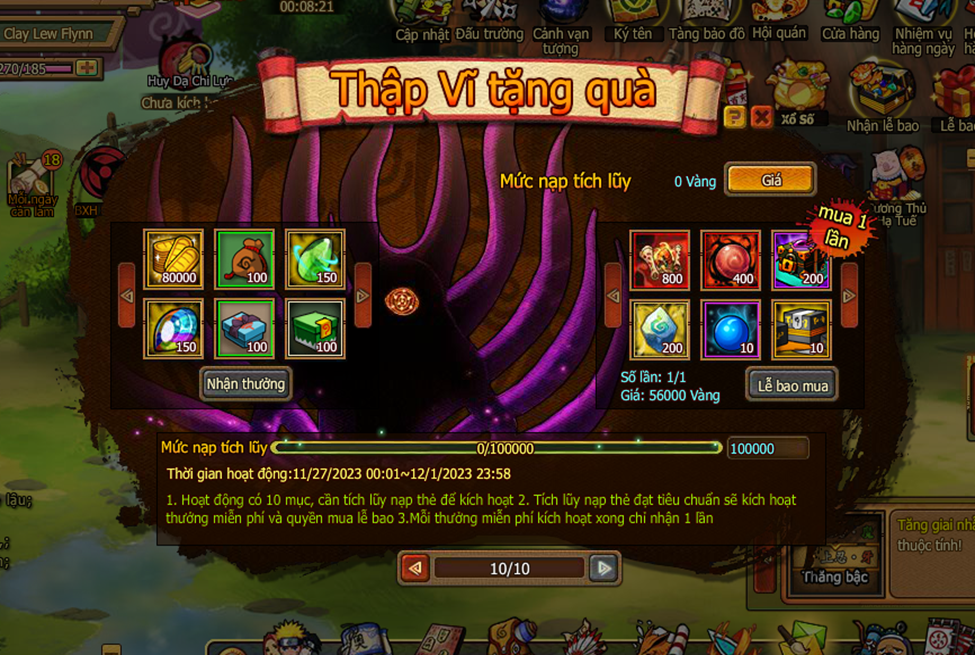Go to the previous page of tiers
Viewport: 975px width, 655px height.
click(415, 568)
